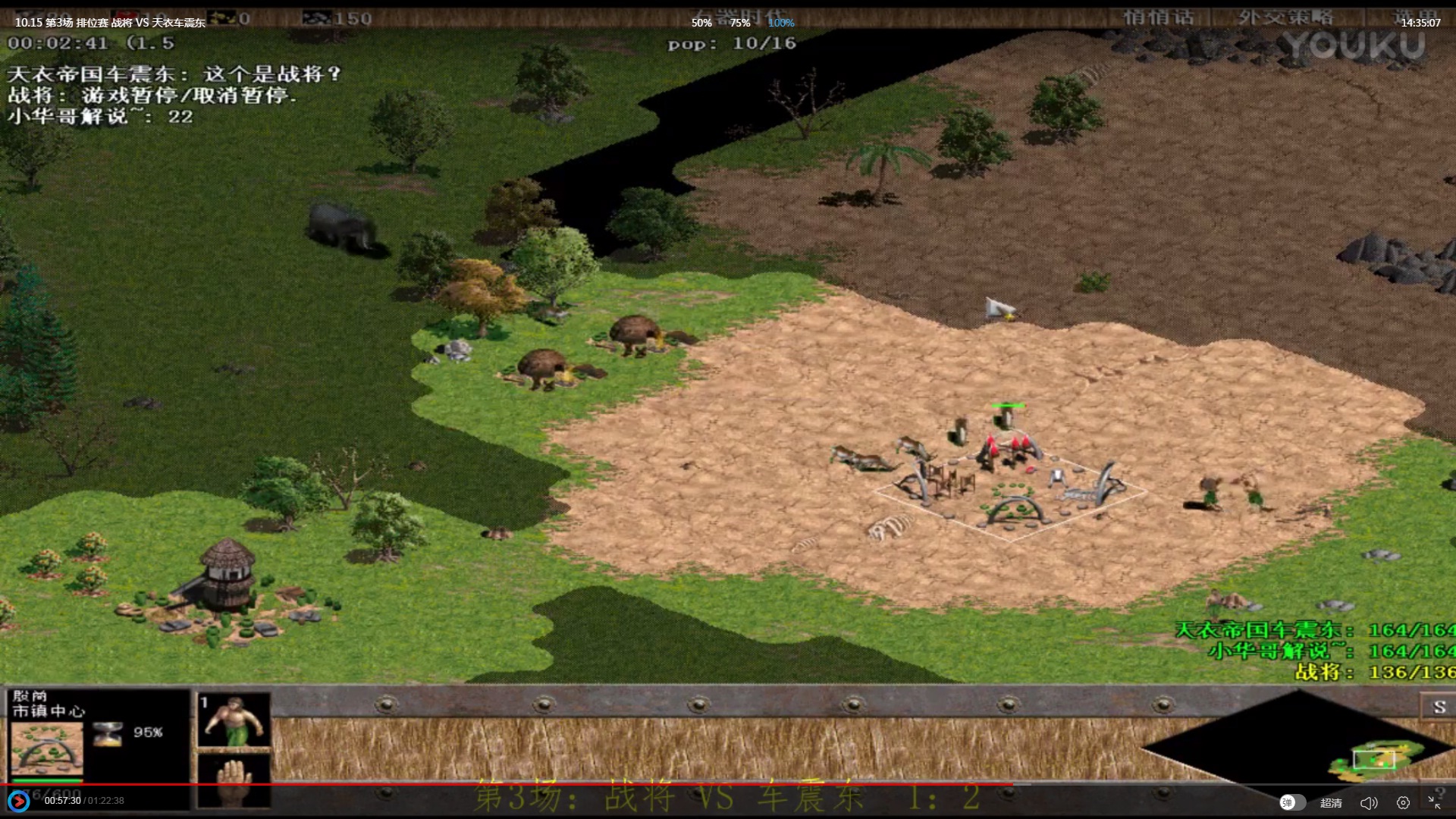Click the villager training queue icon

[234, 720]
